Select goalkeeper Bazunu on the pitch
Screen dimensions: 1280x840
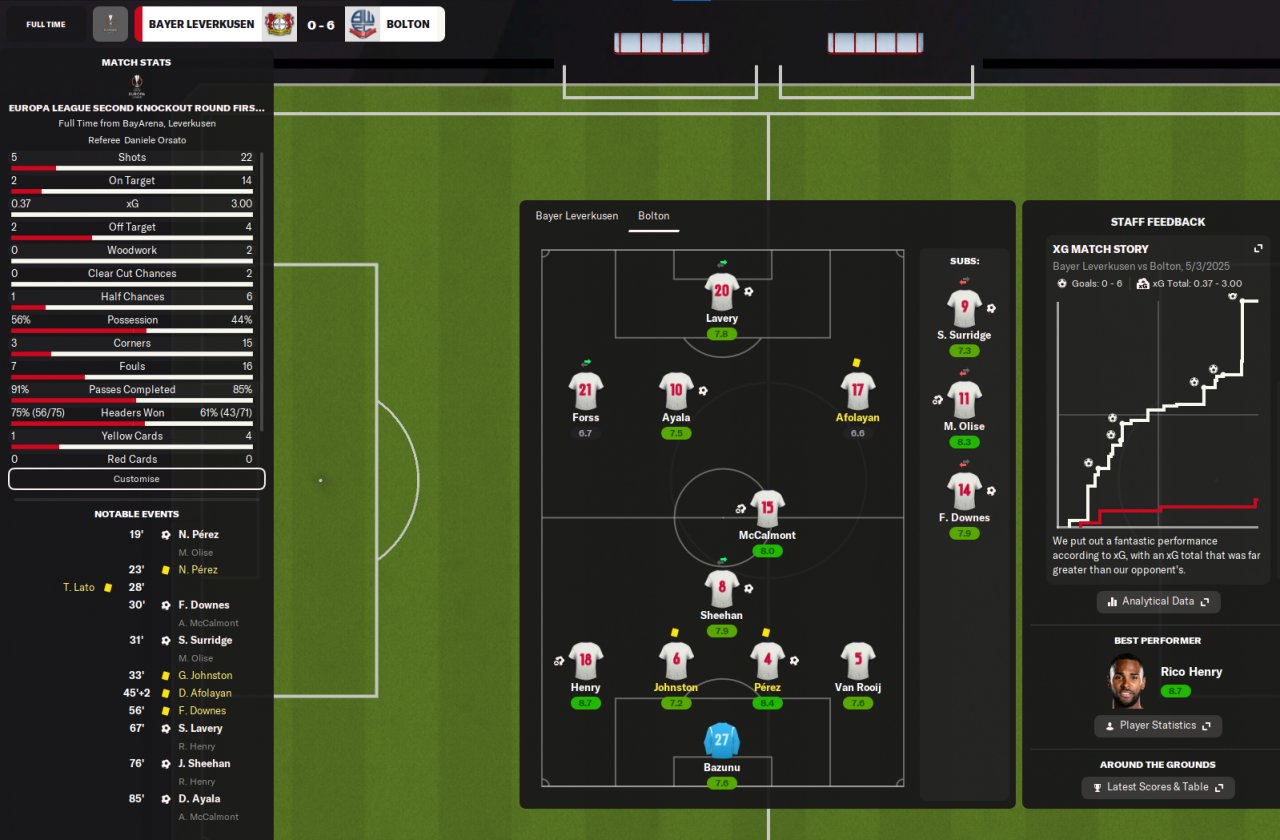721,742
